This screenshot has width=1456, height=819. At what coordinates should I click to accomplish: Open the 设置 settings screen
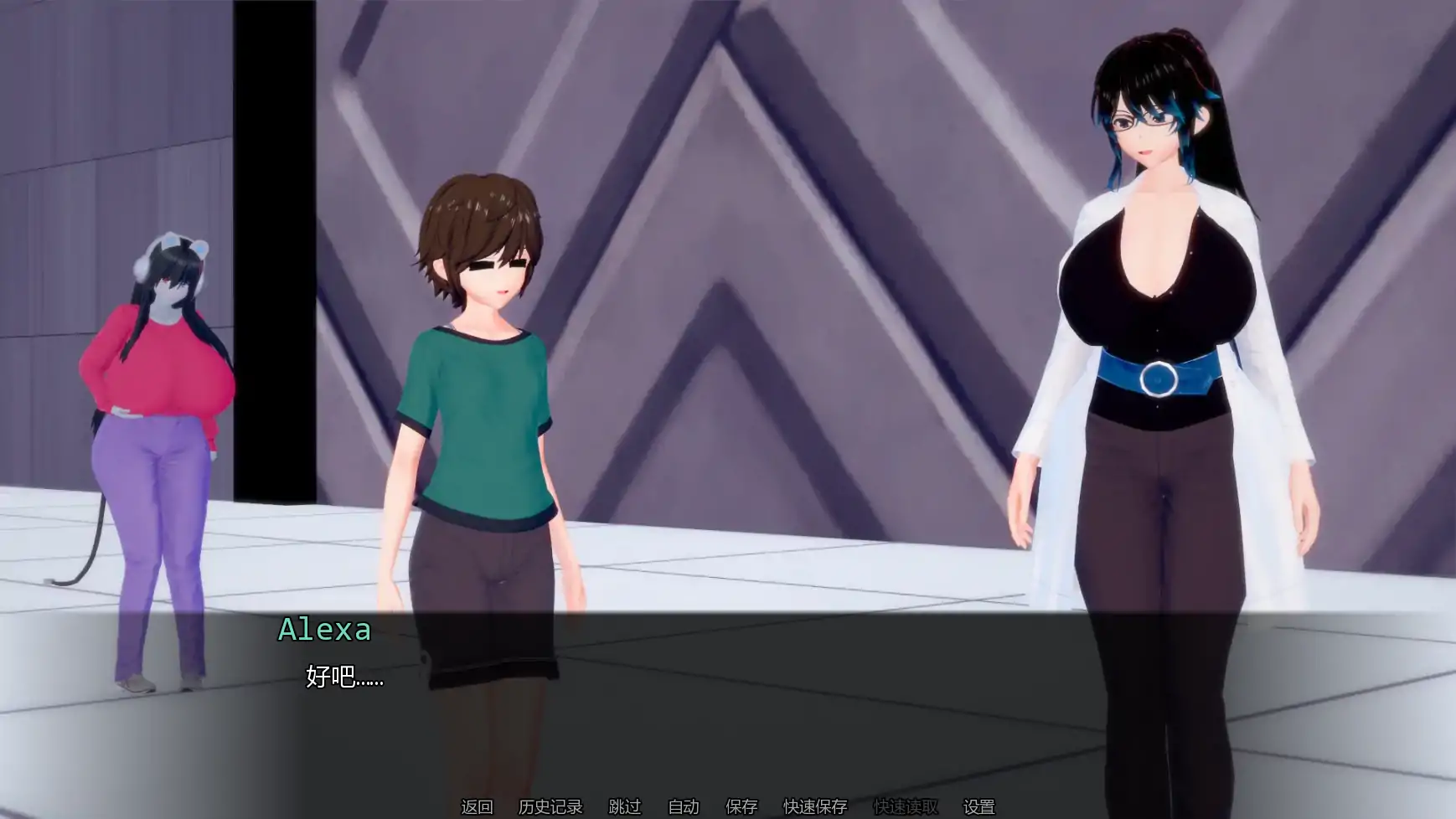(x=978, y=807)
